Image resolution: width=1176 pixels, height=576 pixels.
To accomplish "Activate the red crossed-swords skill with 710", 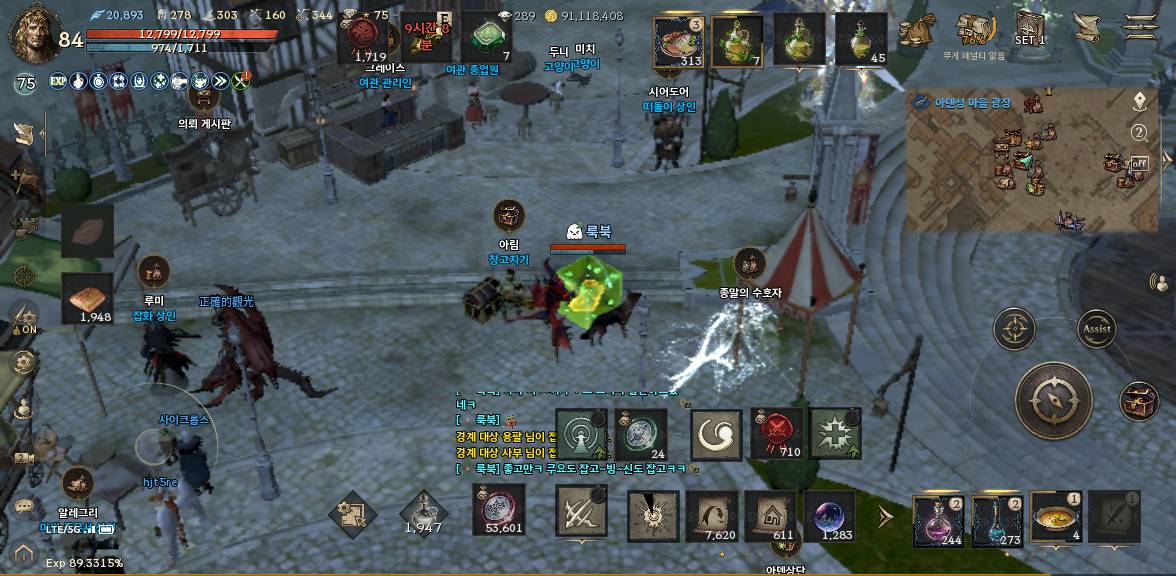I will (x=776, y=434).
